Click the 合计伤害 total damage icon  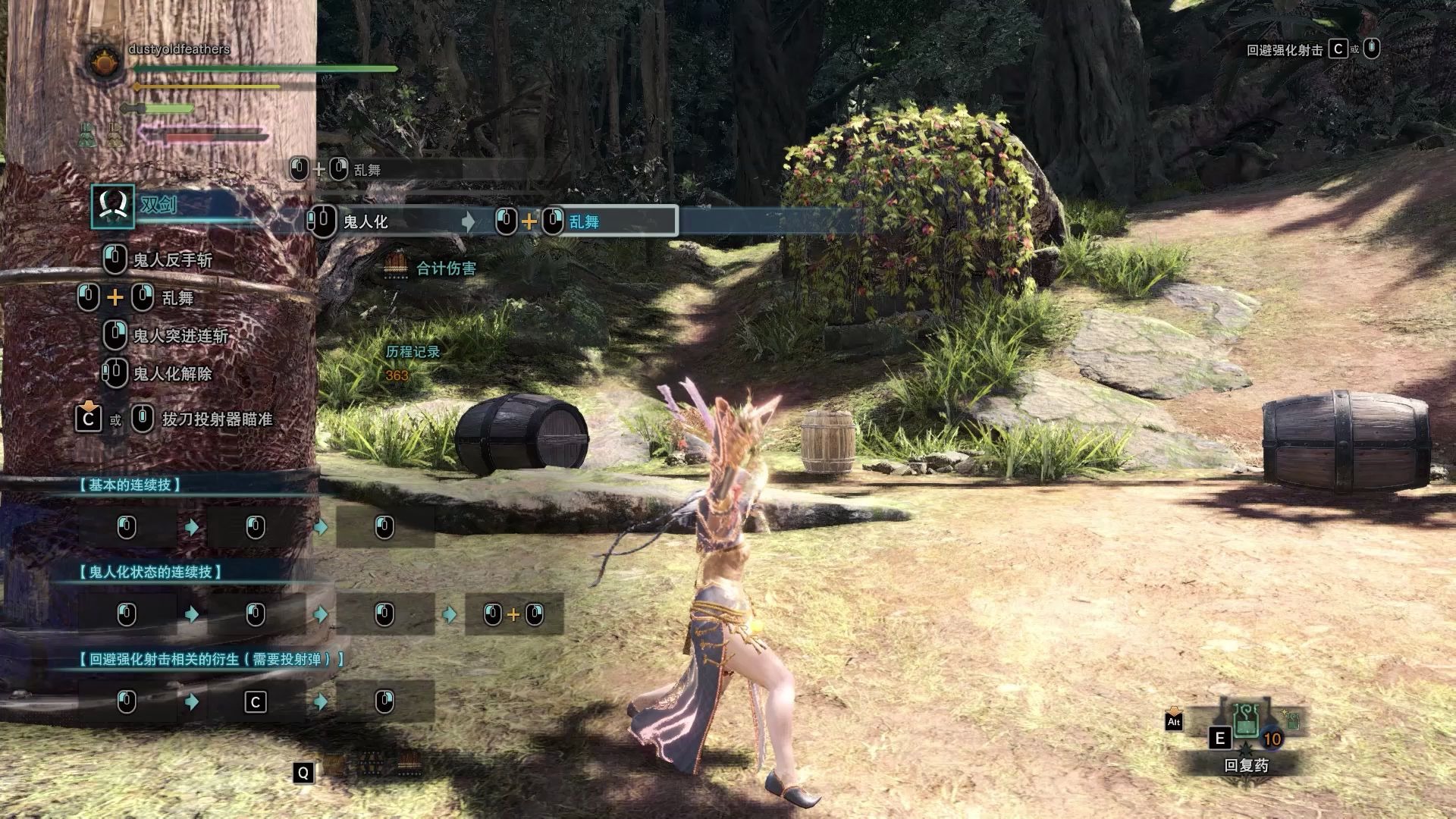[x=396, y=267]
